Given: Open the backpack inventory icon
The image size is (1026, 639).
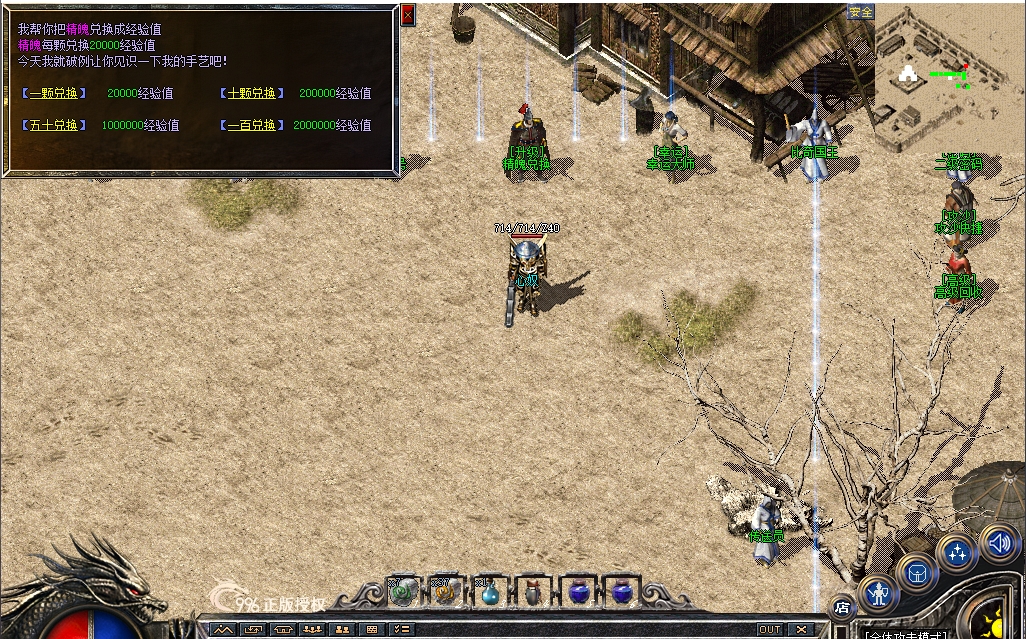Looking at the screenshot, I should click(916, 573).
